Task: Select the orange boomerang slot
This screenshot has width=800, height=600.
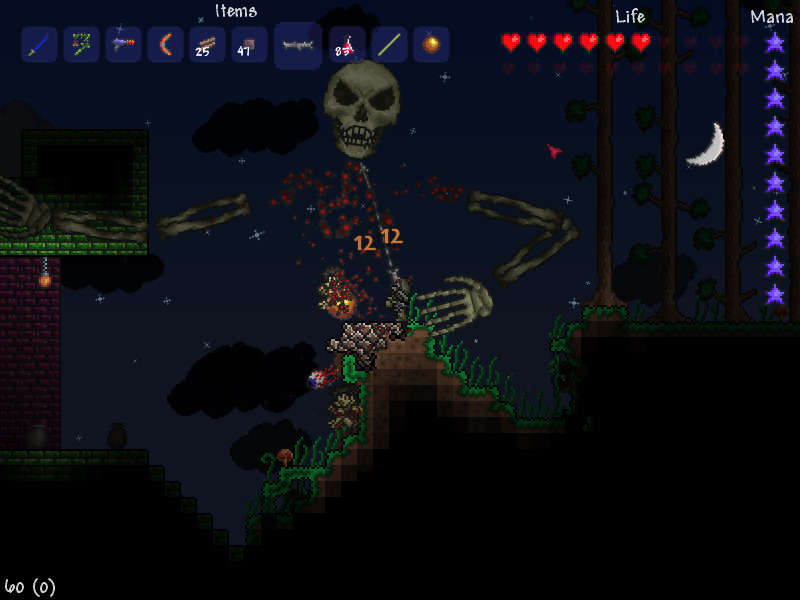Action: tap(165, 45)
